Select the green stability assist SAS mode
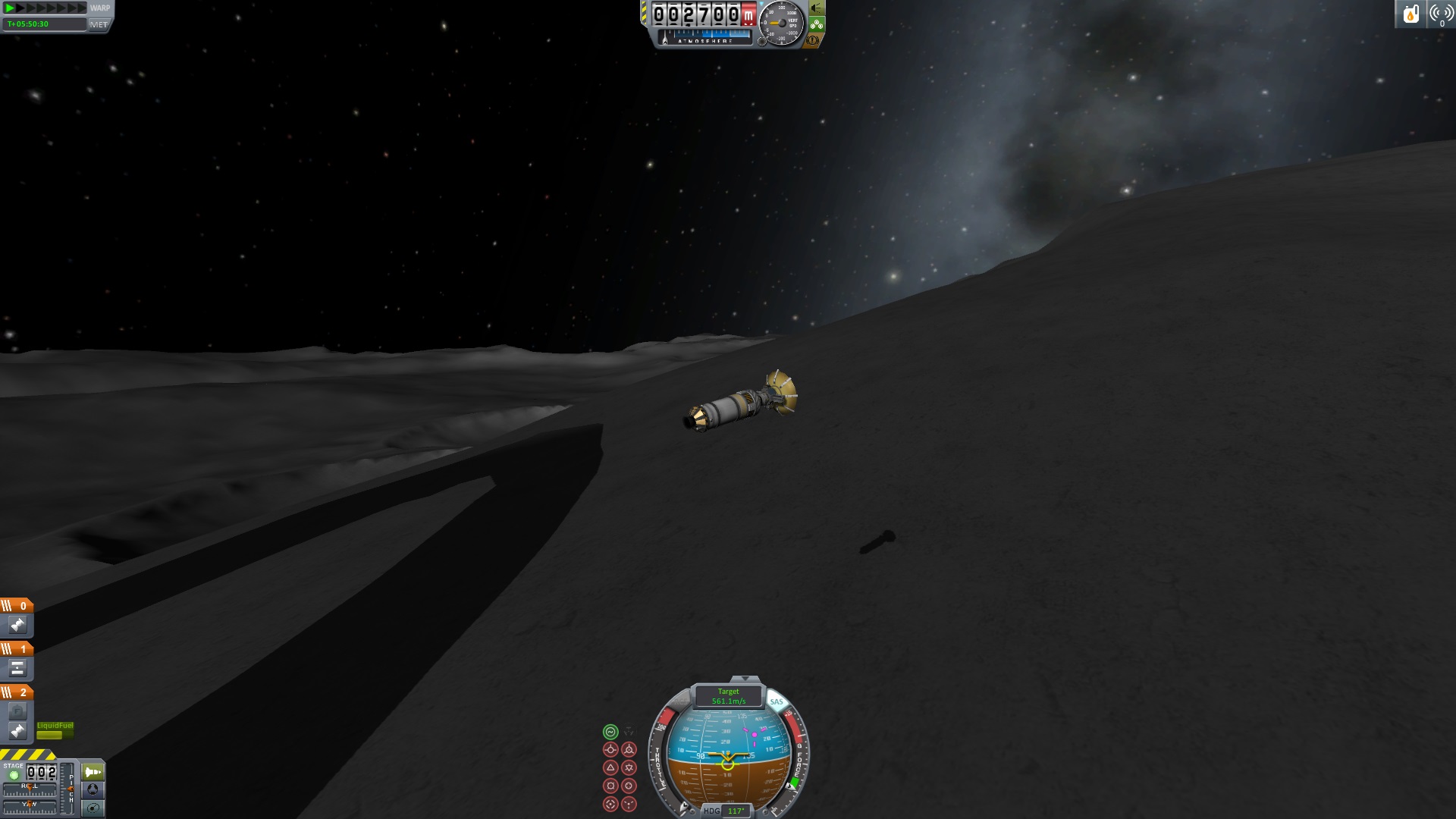 point(610,732)
